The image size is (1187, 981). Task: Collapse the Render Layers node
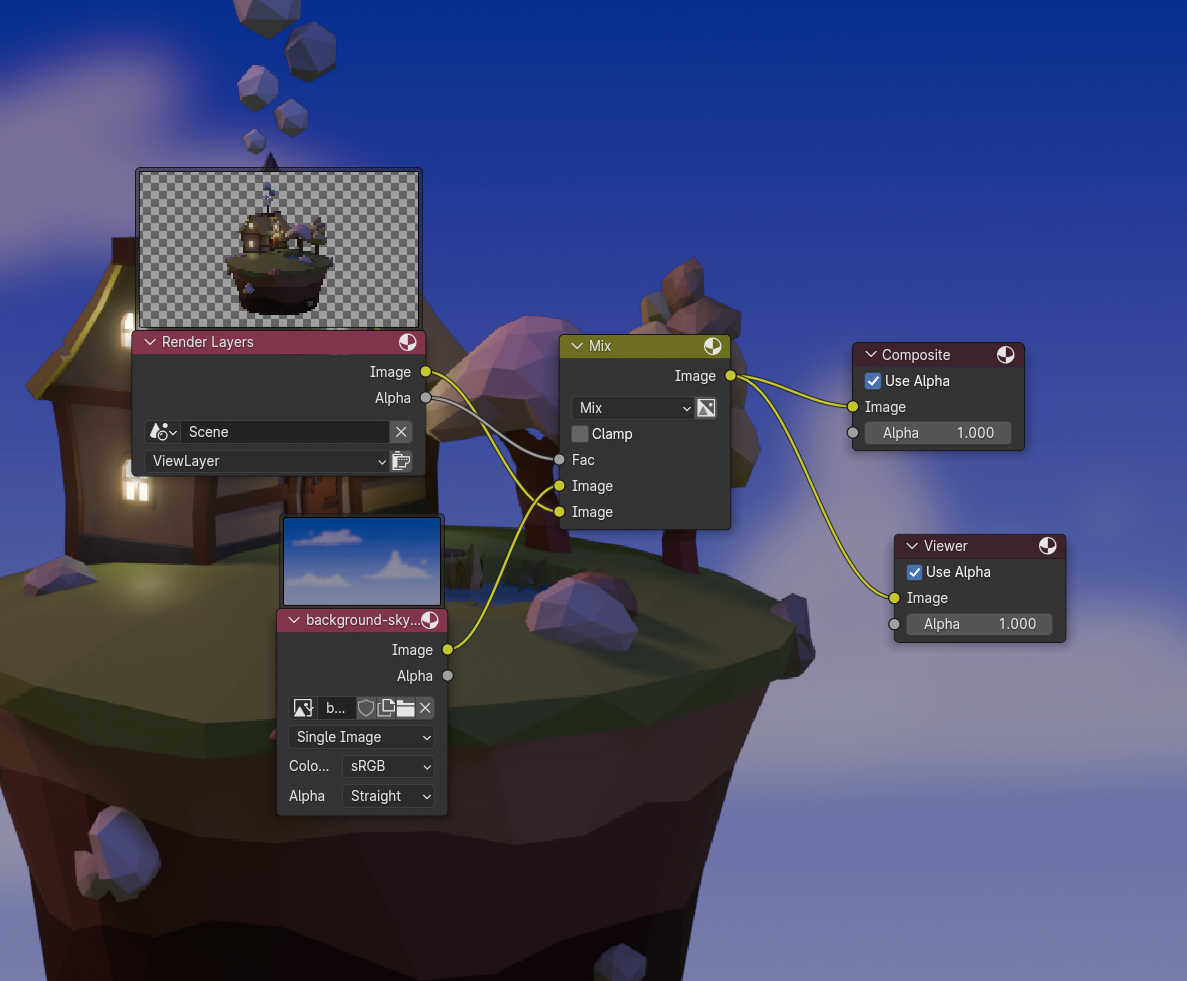coord(150,342)
